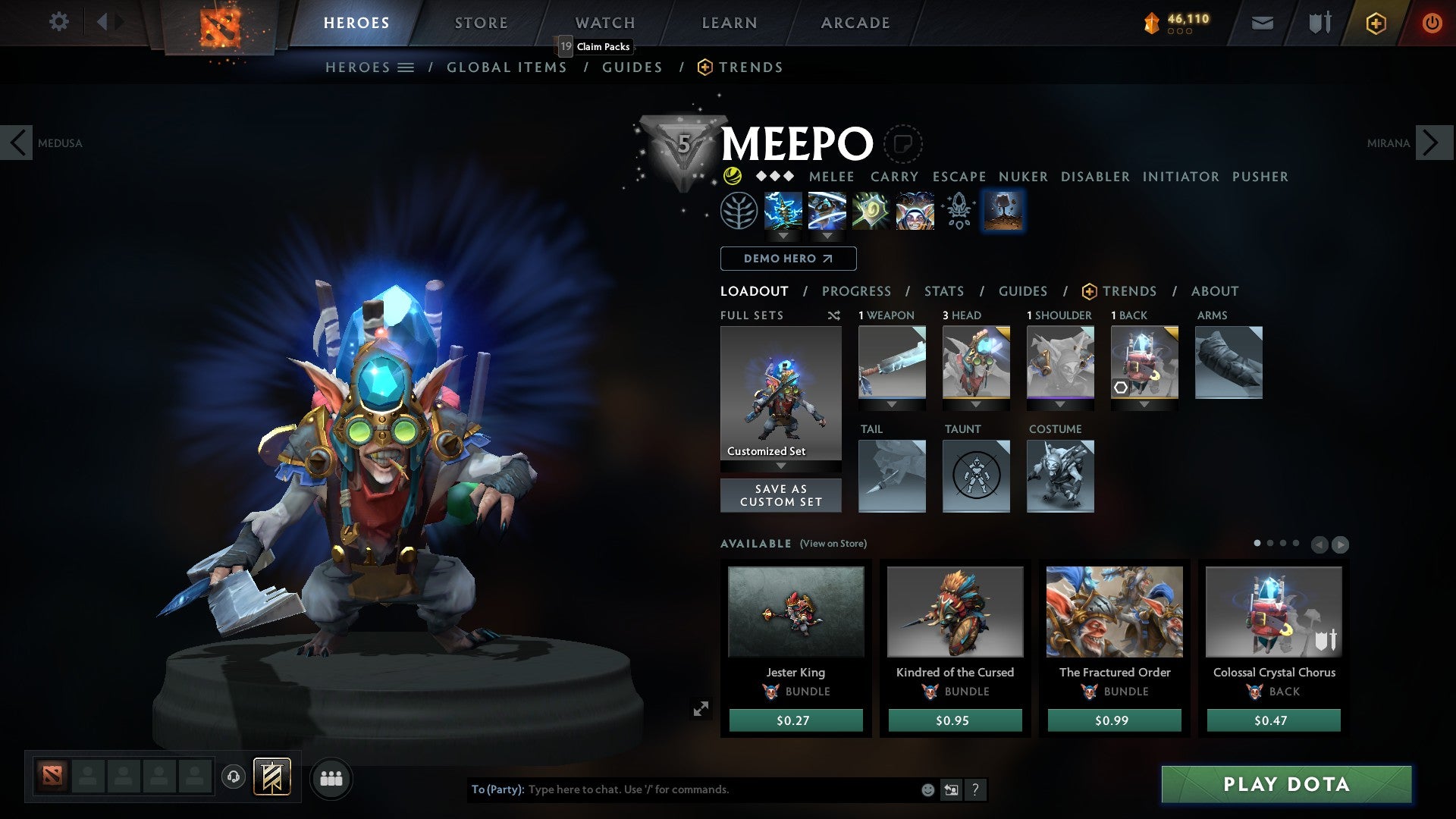Open the friends list icon at bottom
The height and width of the screenshot is (819, 1456).
pyautogui.click(x=331, y=777)
